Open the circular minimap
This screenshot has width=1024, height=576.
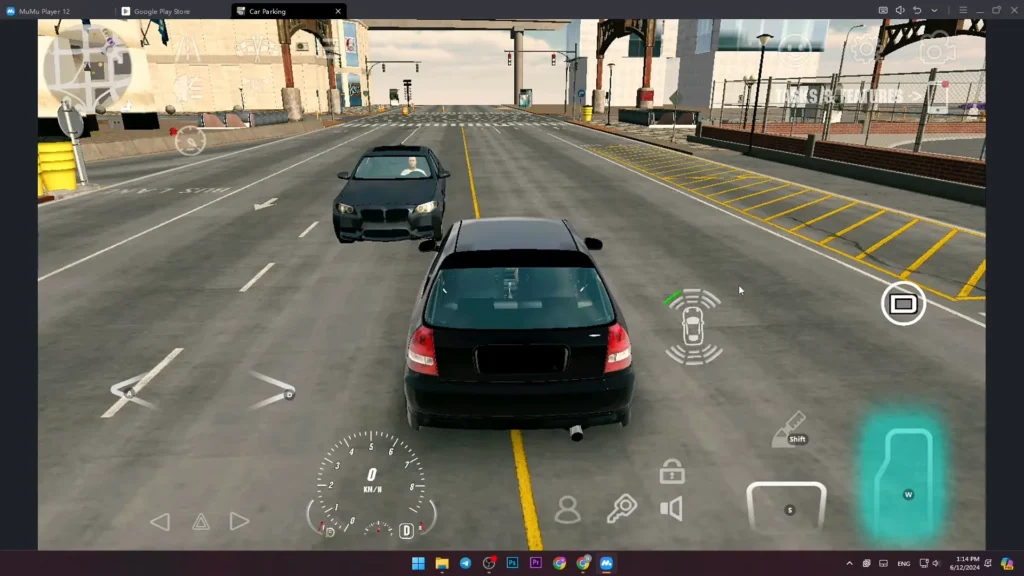click(x=86, y=66)
